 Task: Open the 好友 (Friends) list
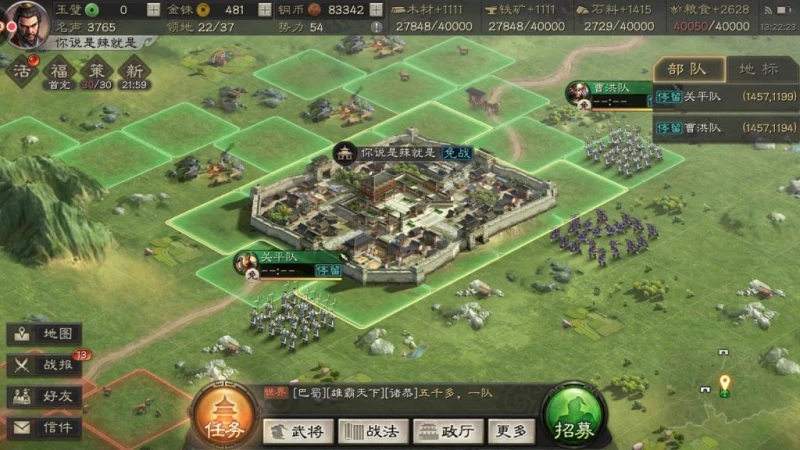tap(45, 396)
